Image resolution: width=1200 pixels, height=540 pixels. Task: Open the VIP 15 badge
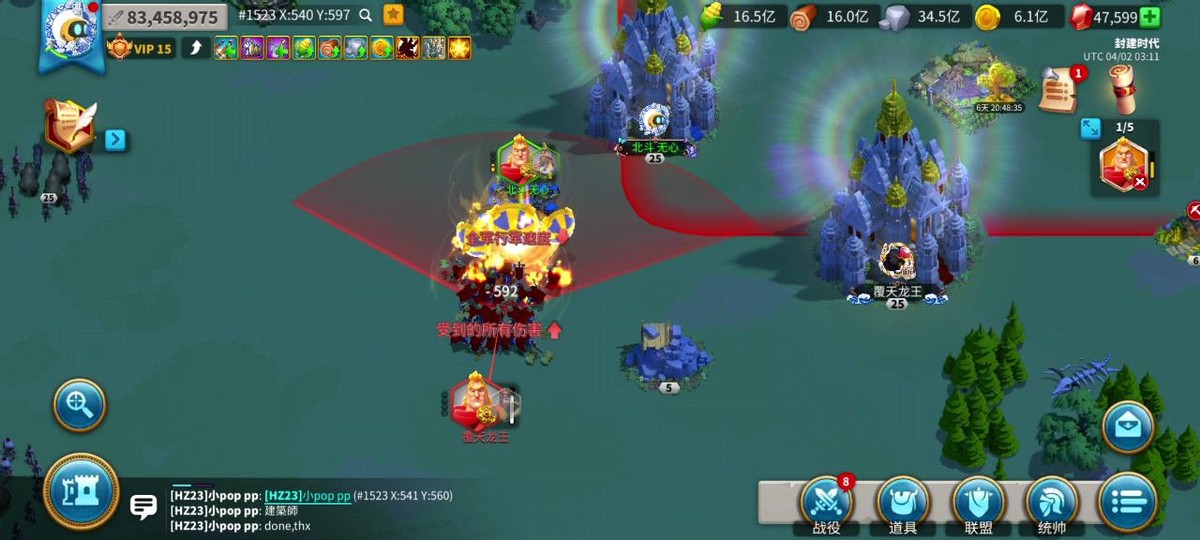coord(140,48)
